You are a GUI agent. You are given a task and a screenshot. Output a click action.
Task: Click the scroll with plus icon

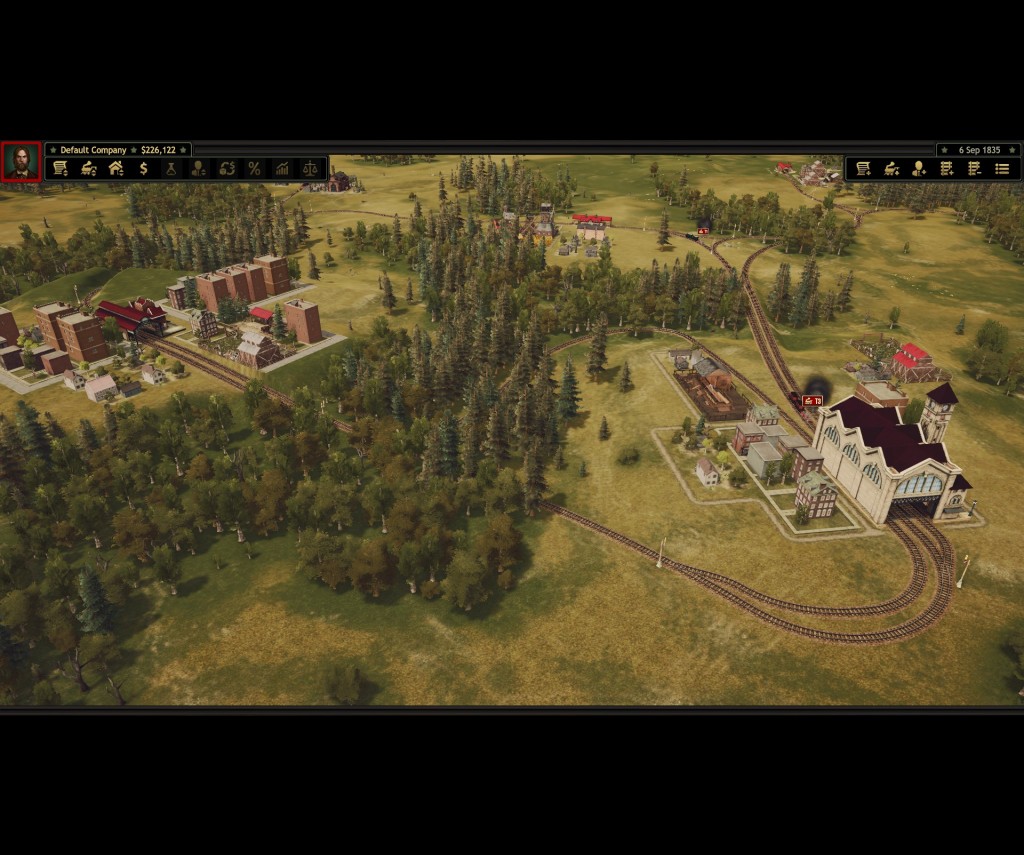pyautogui.click(x=863, y=169)
